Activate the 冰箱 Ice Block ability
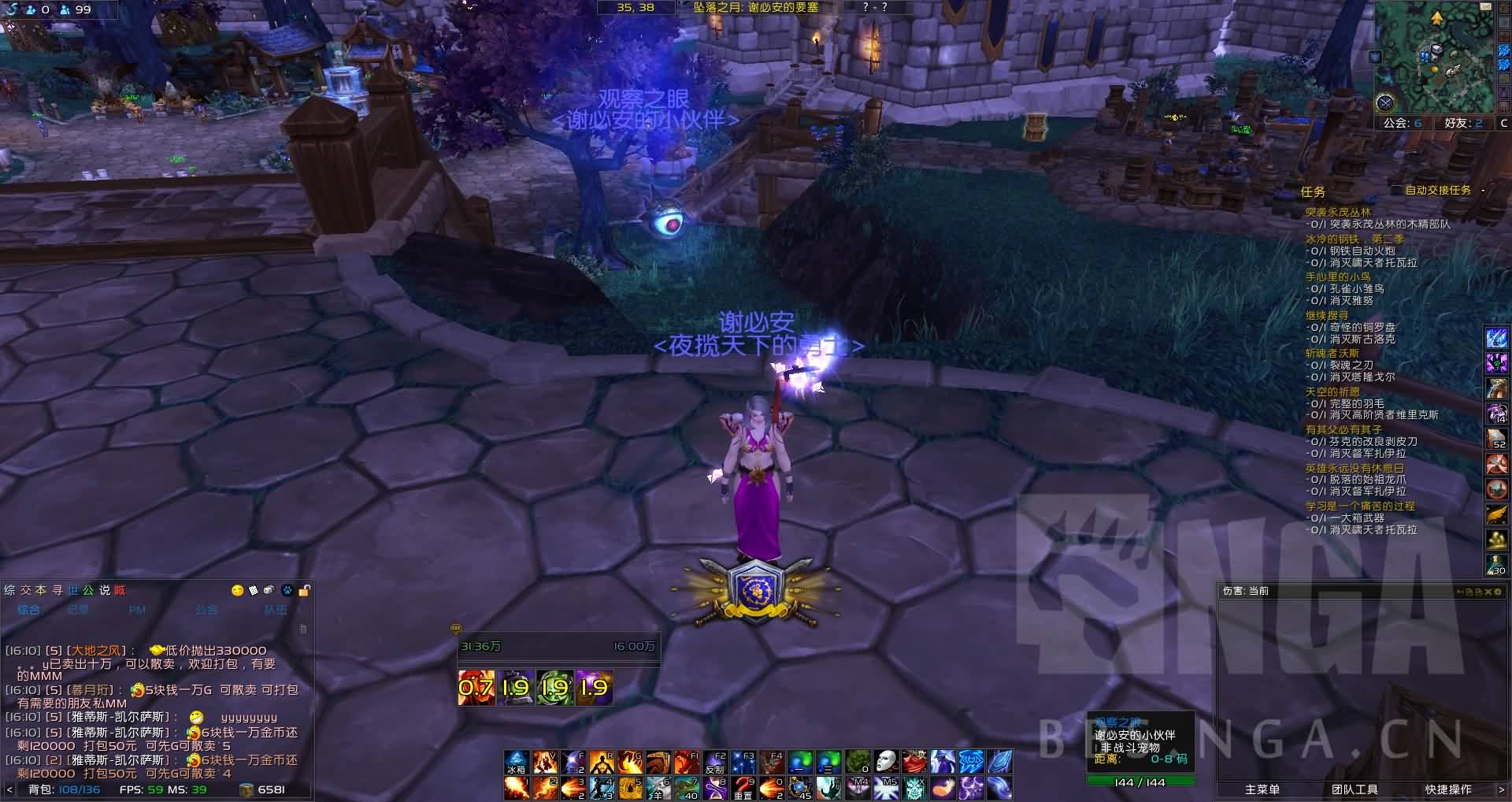The image size is (1512, 802). pos(516,763)
